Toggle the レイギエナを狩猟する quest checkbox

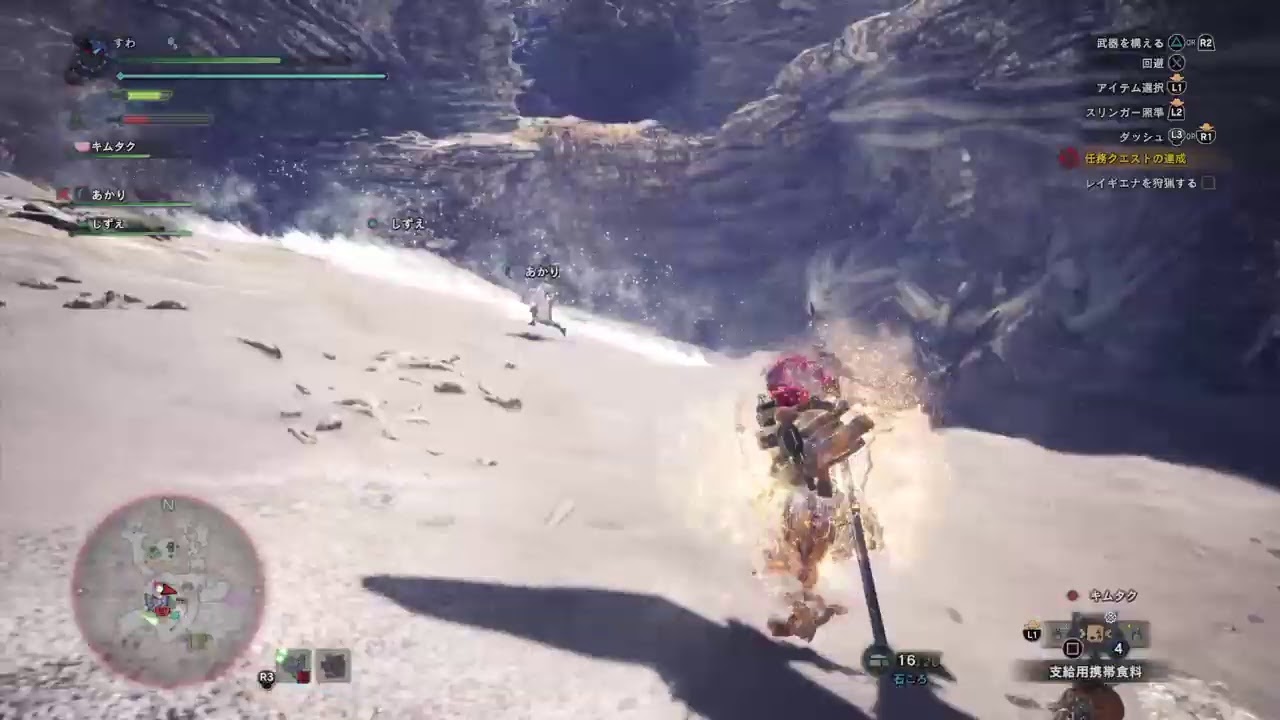[1206, 183]
